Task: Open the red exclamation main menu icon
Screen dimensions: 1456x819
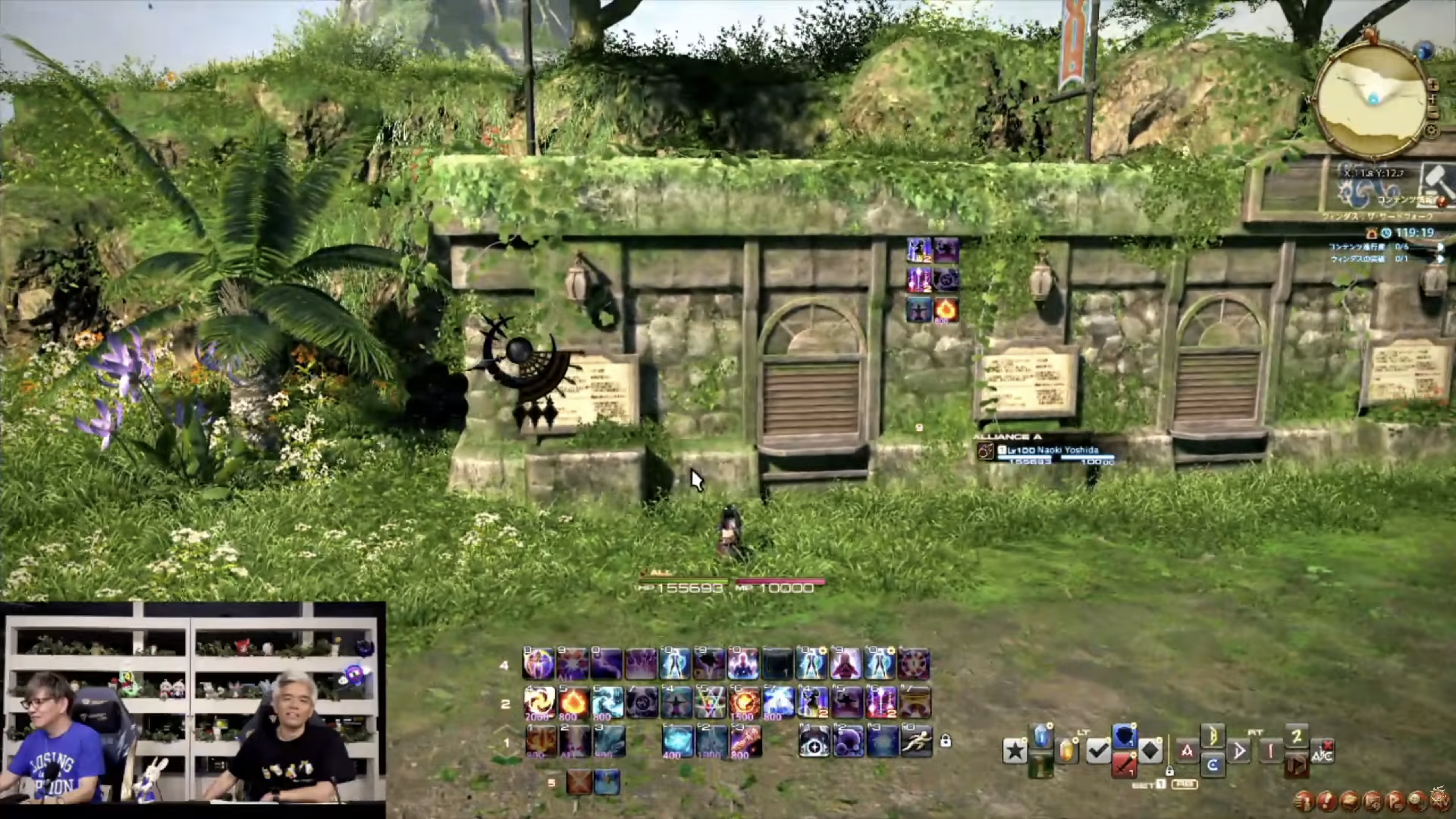Action: tap(1326, 801)
